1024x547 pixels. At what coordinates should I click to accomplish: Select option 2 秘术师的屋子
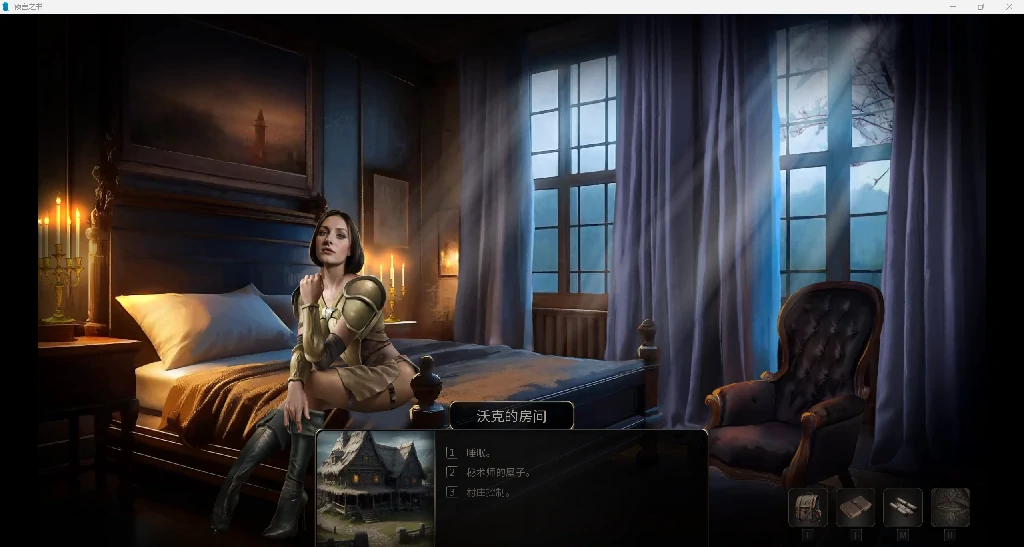(x=498, y=472)
